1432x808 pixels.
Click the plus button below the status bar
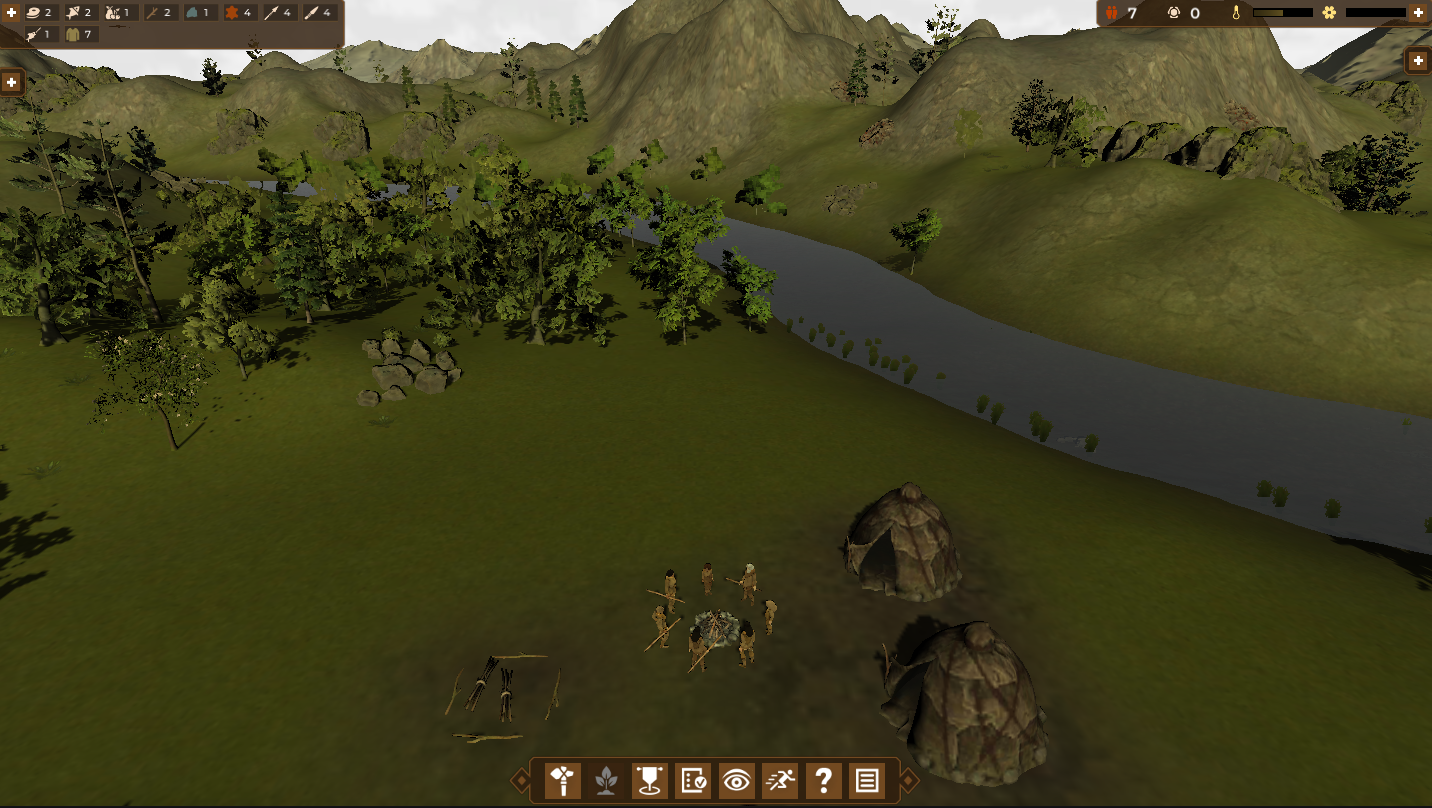click(1418, 61)
